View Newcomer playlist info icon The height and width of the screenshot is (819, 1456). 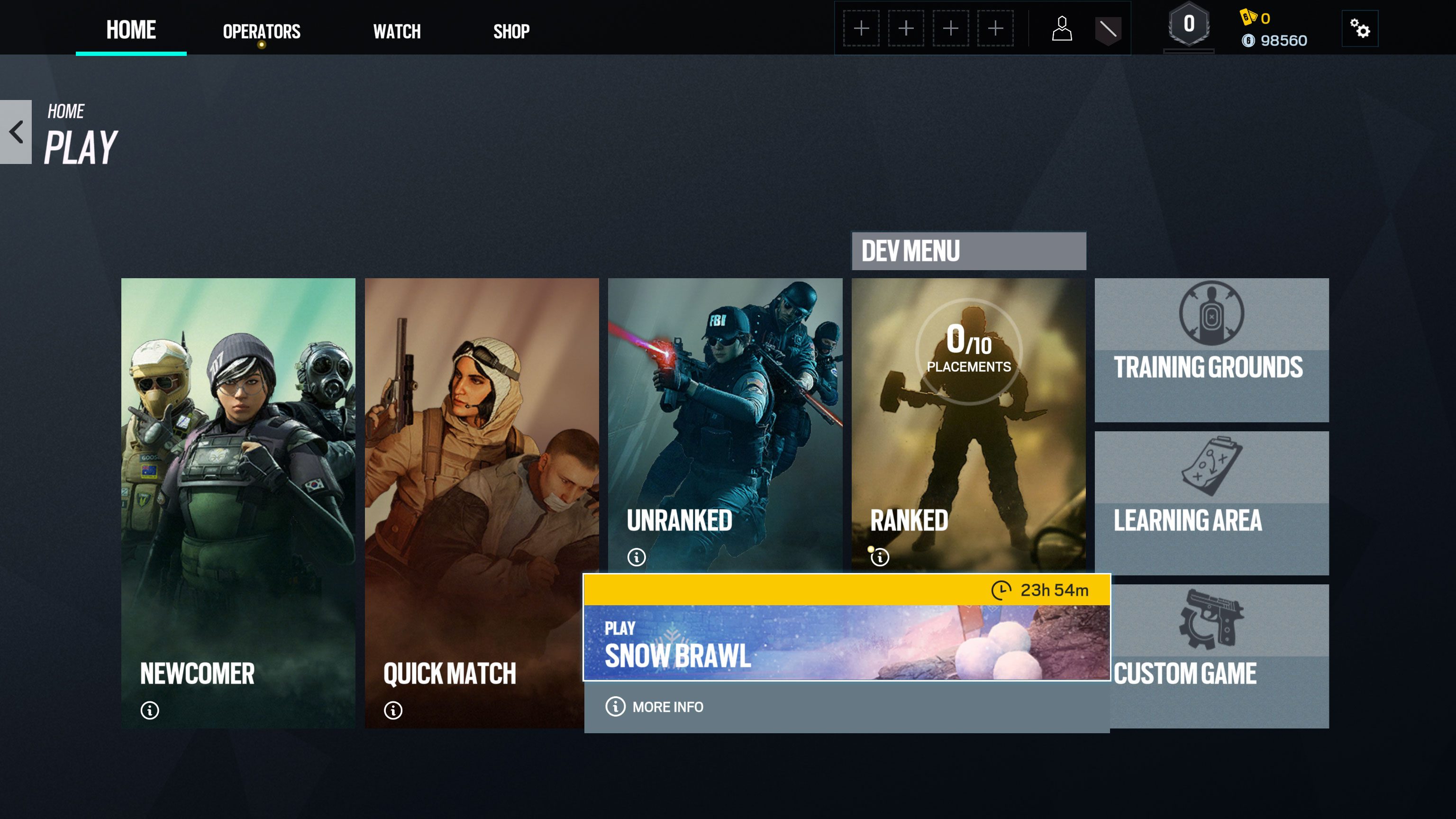pyautogui.click(x=150, y=710)
